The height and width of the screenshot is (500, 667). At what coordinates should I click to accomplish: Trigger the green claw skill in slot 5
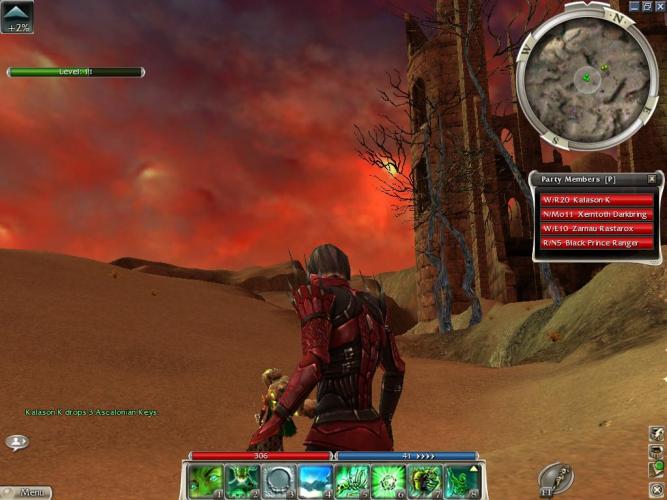click(x=352, y=481)
